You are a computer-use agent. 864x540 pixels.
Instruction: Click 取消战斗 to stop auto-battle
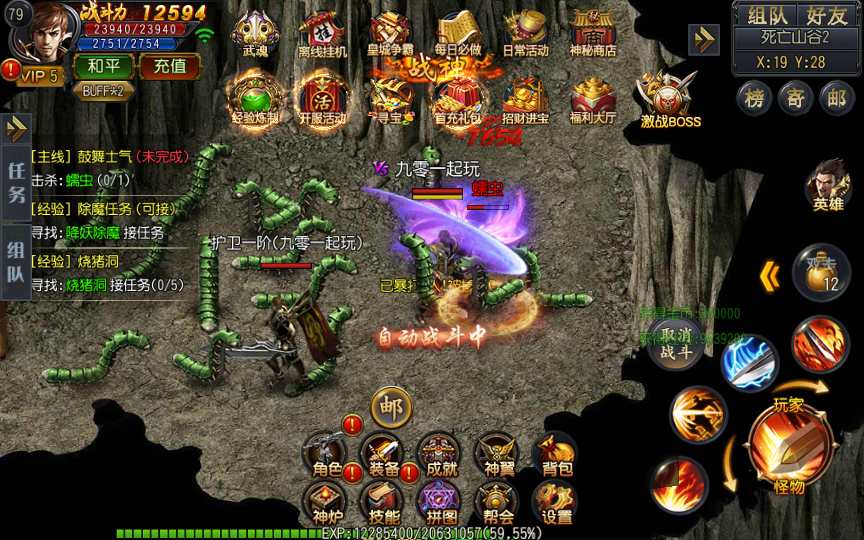(675, 342)
